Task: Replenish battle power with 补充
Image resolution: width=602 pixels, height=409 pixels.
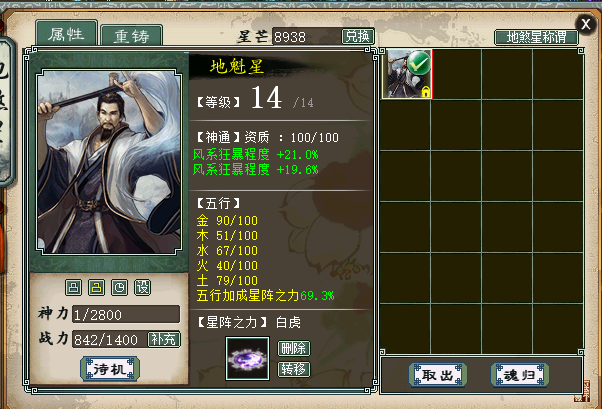Action: click(164, 339)
